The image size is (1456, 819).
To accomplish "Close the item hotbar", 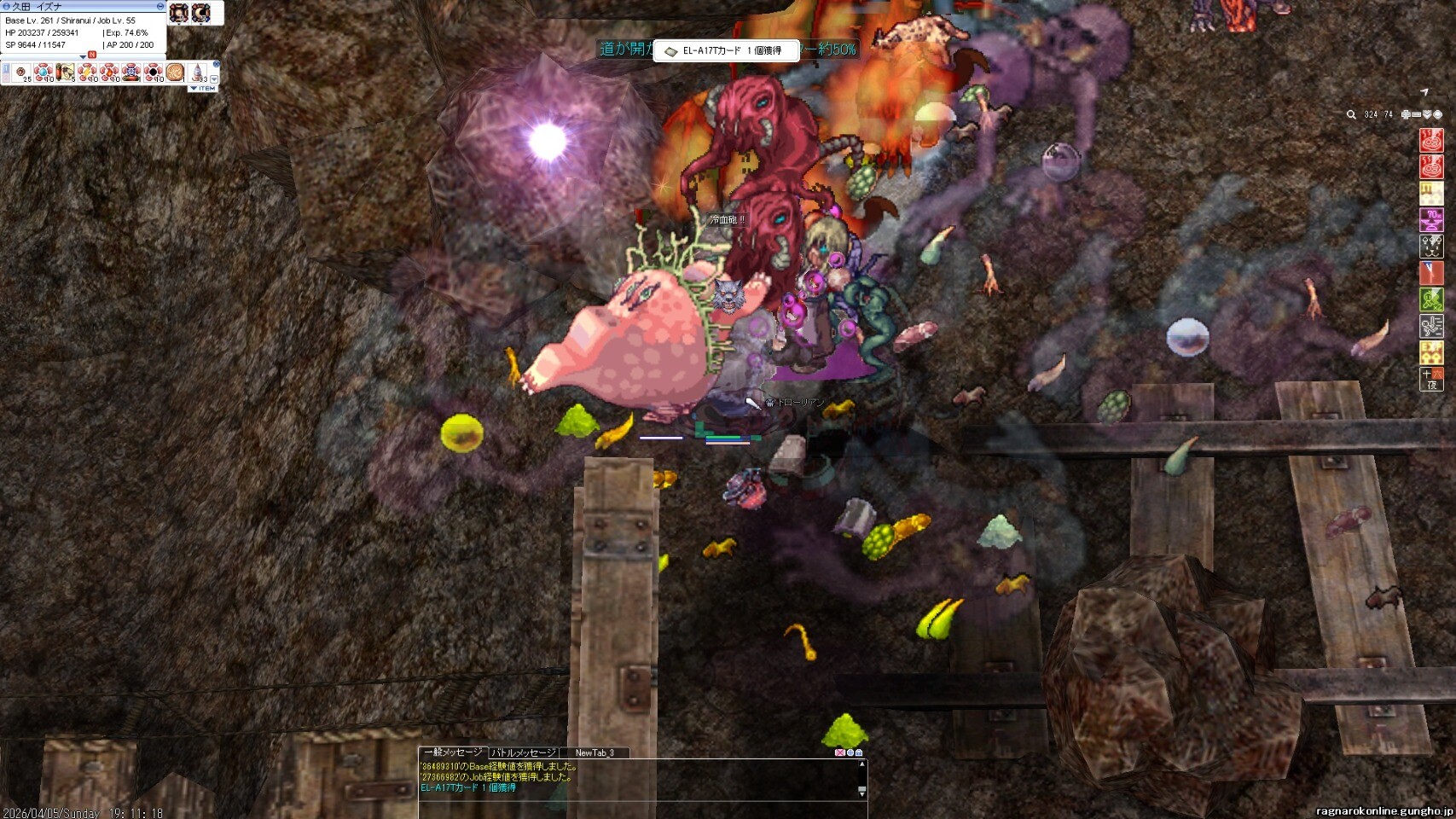I will tap(217, 64).
